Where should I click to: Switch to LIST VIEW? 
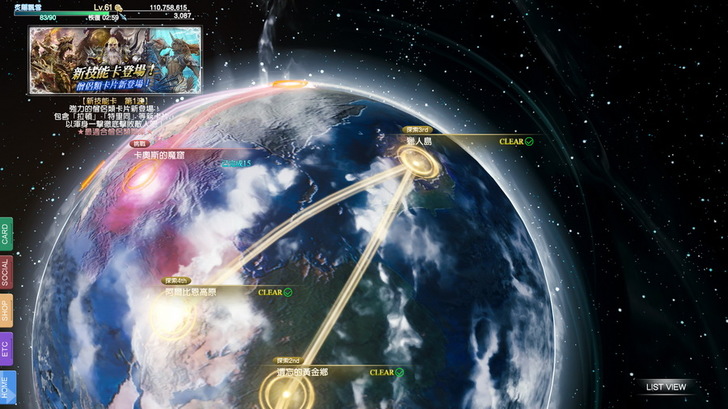coord(665,387)
